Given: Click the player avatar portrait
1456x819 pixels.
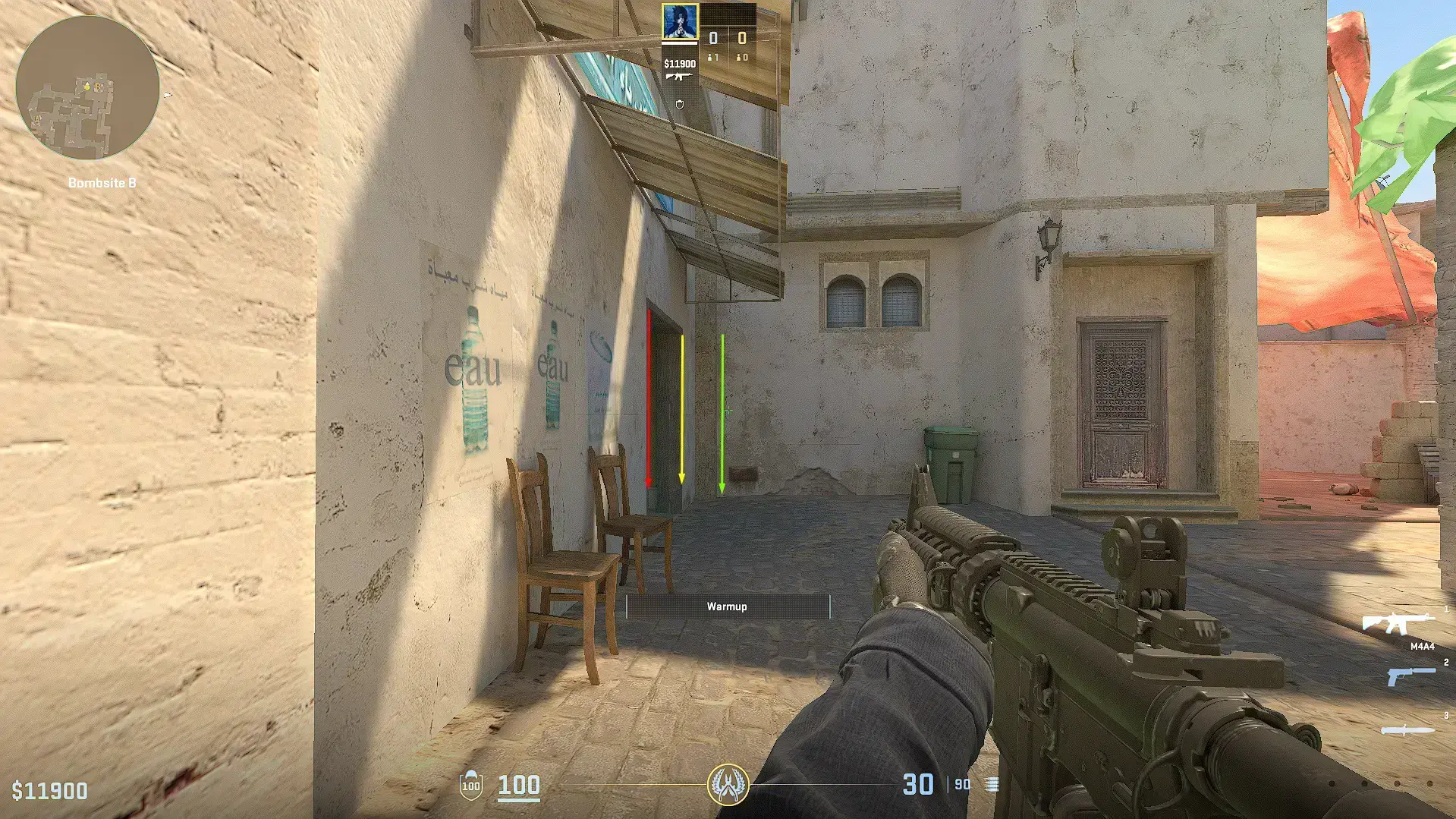Looking at the screenshot, I should coord(679,23).
